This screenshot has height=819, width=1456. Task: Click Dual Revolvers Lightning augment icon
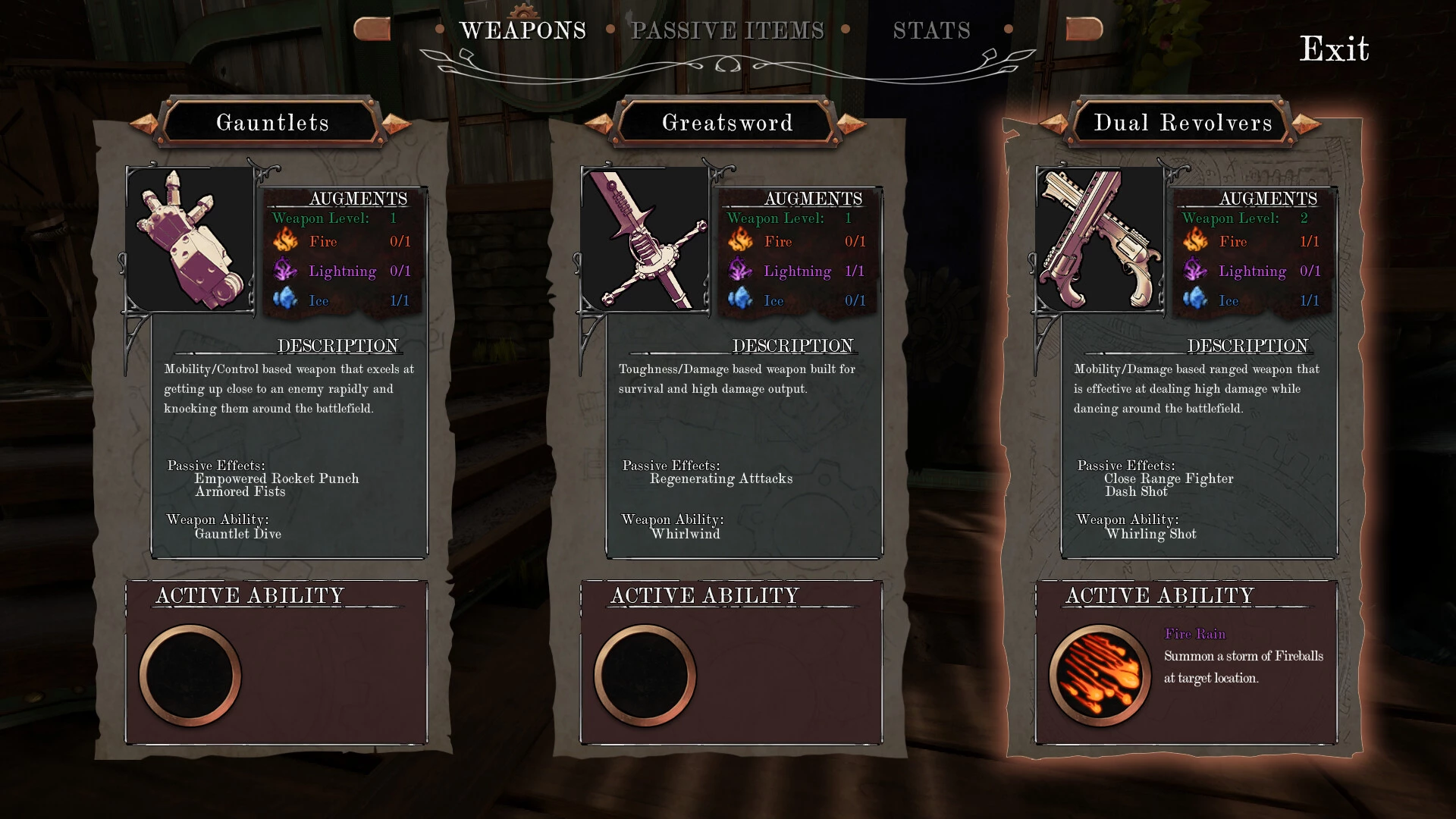(1195, 271)
